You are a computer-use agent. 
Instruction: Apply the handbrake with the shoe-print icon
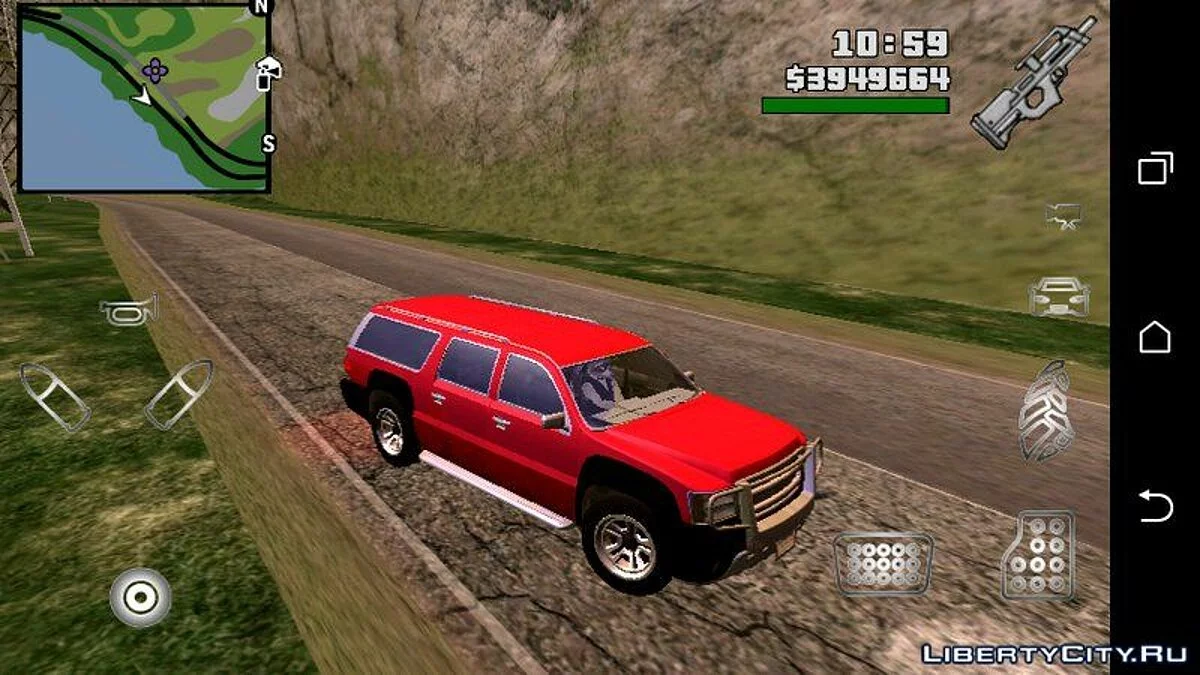pos(1046,410)
